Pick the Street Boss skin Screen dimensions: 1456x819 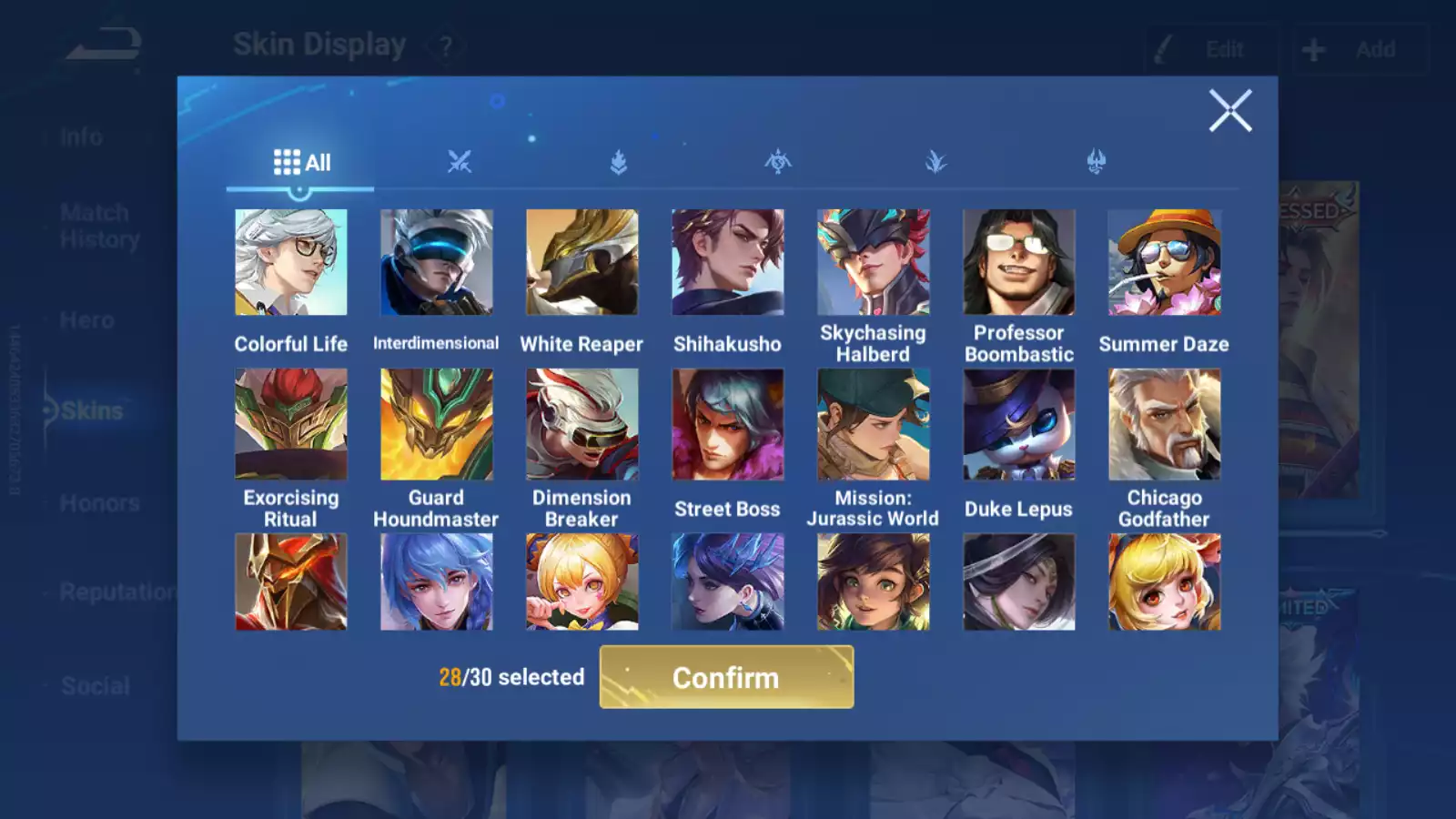point(728,424)
